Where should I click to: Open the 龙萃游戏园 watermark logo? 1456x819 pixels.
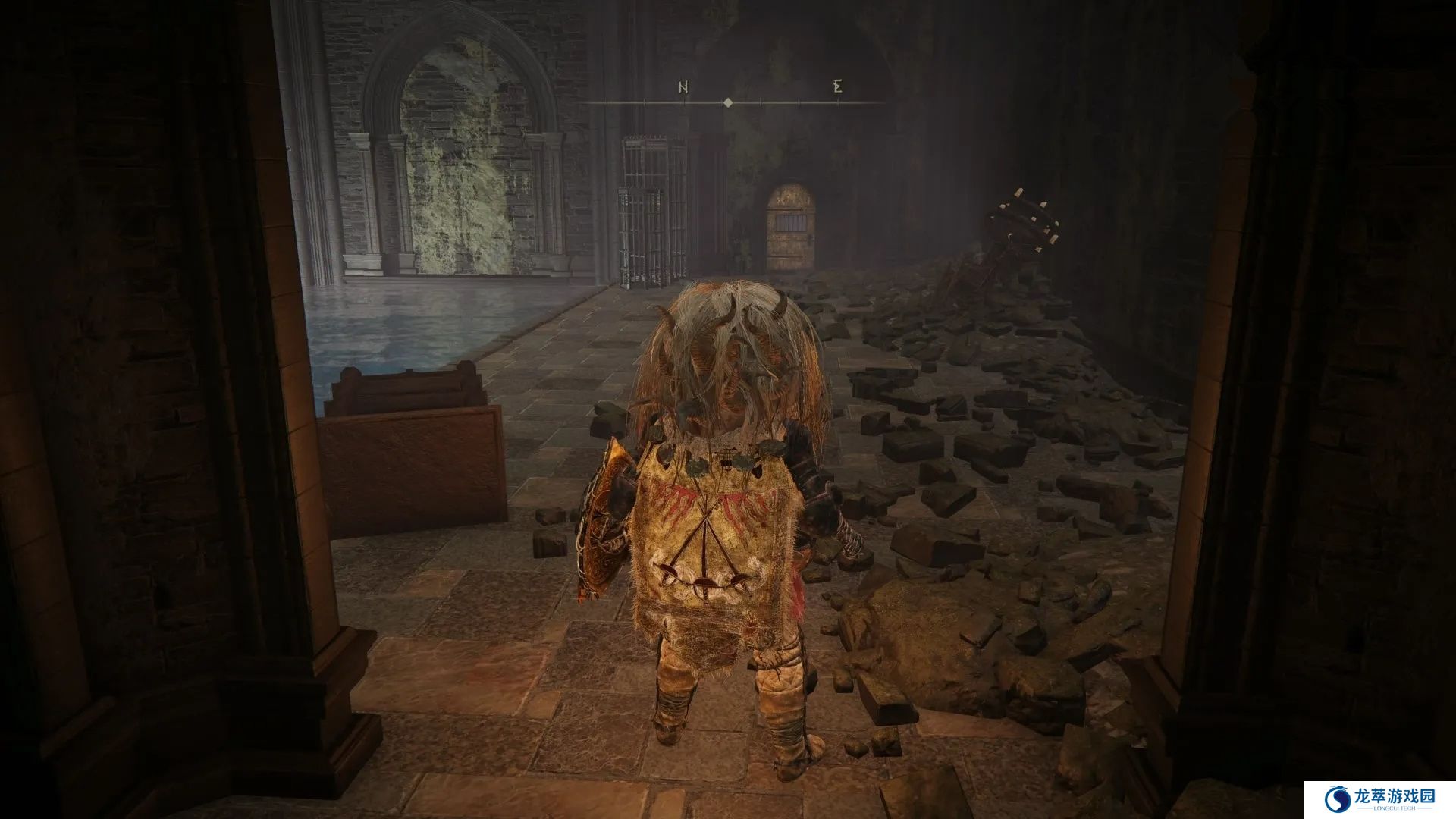point(1379,799)
